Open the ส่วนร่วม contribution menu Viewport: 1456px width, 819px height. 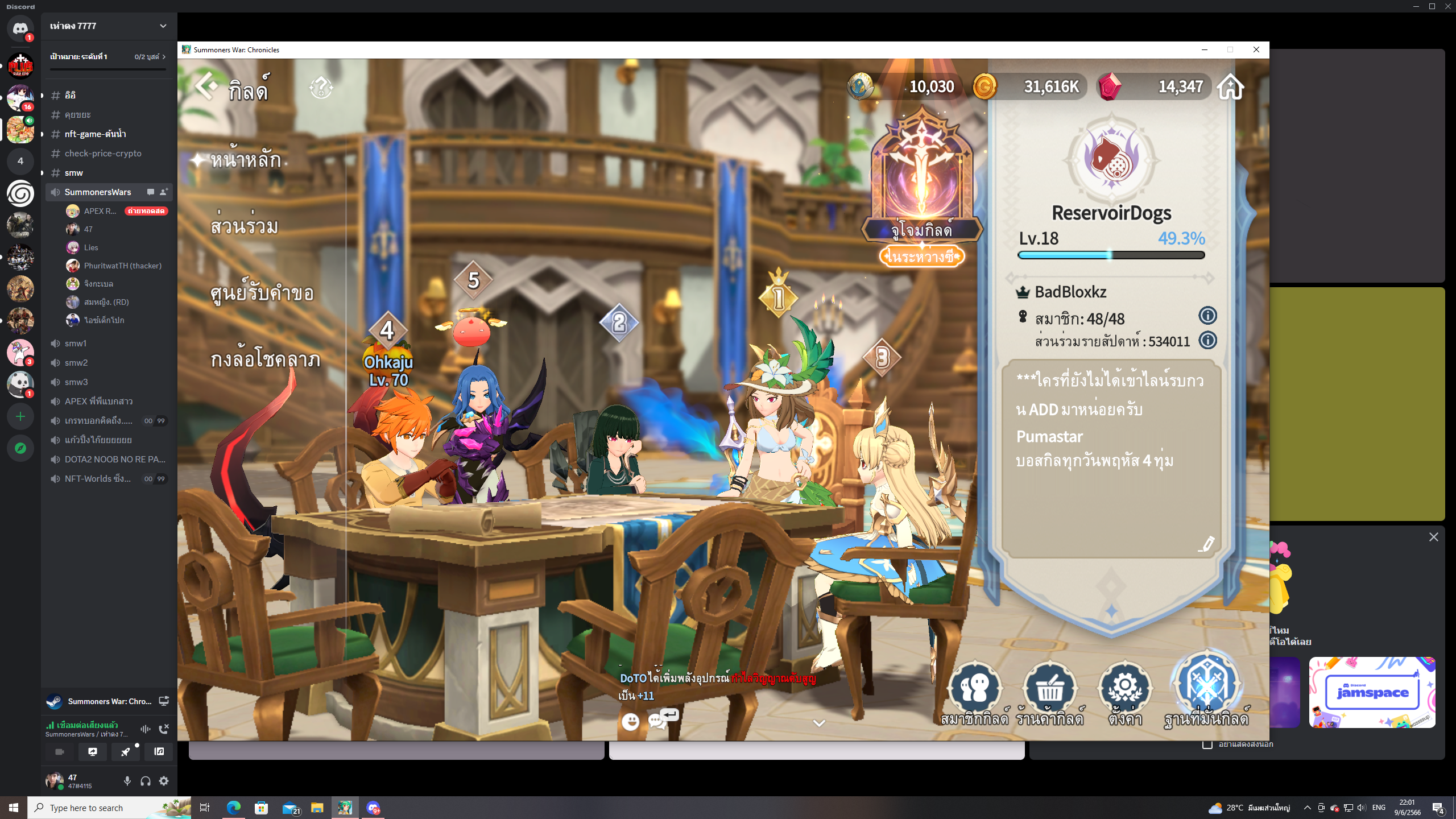(x=244, y=226)
